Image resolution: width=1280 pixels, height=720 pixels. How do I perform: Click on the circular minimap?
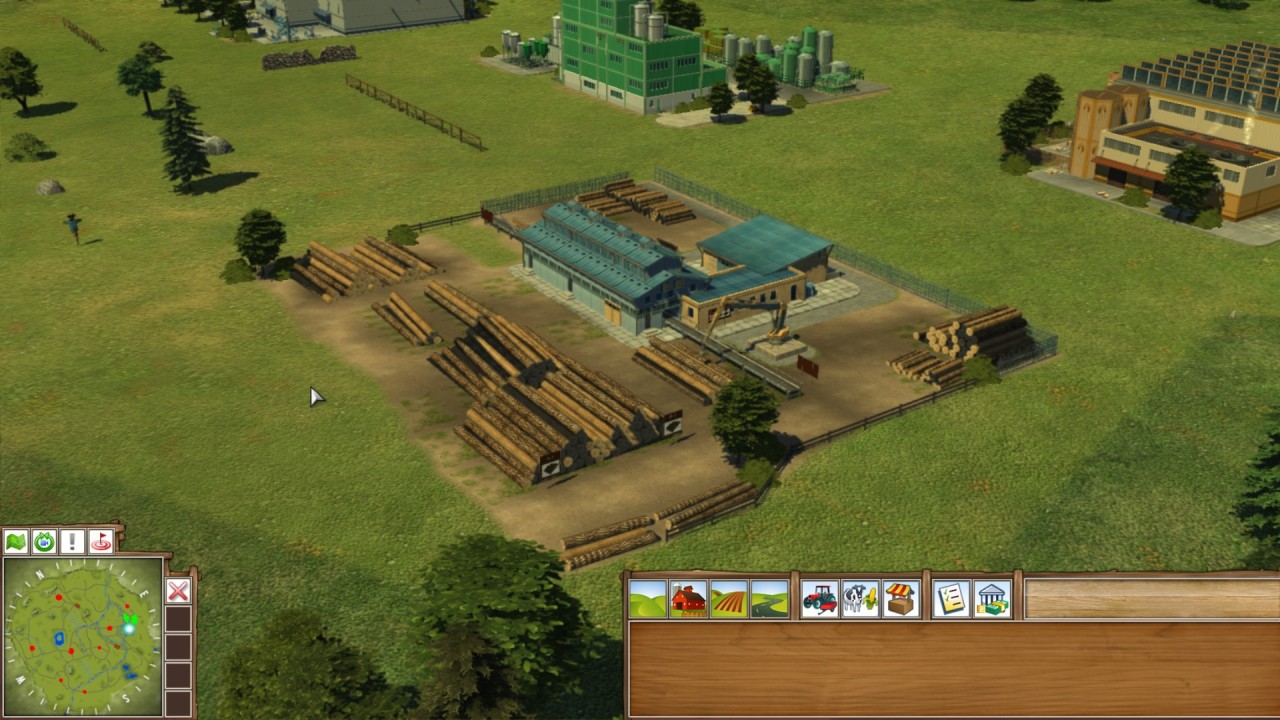pyautogui.click(x=83, y=637)
